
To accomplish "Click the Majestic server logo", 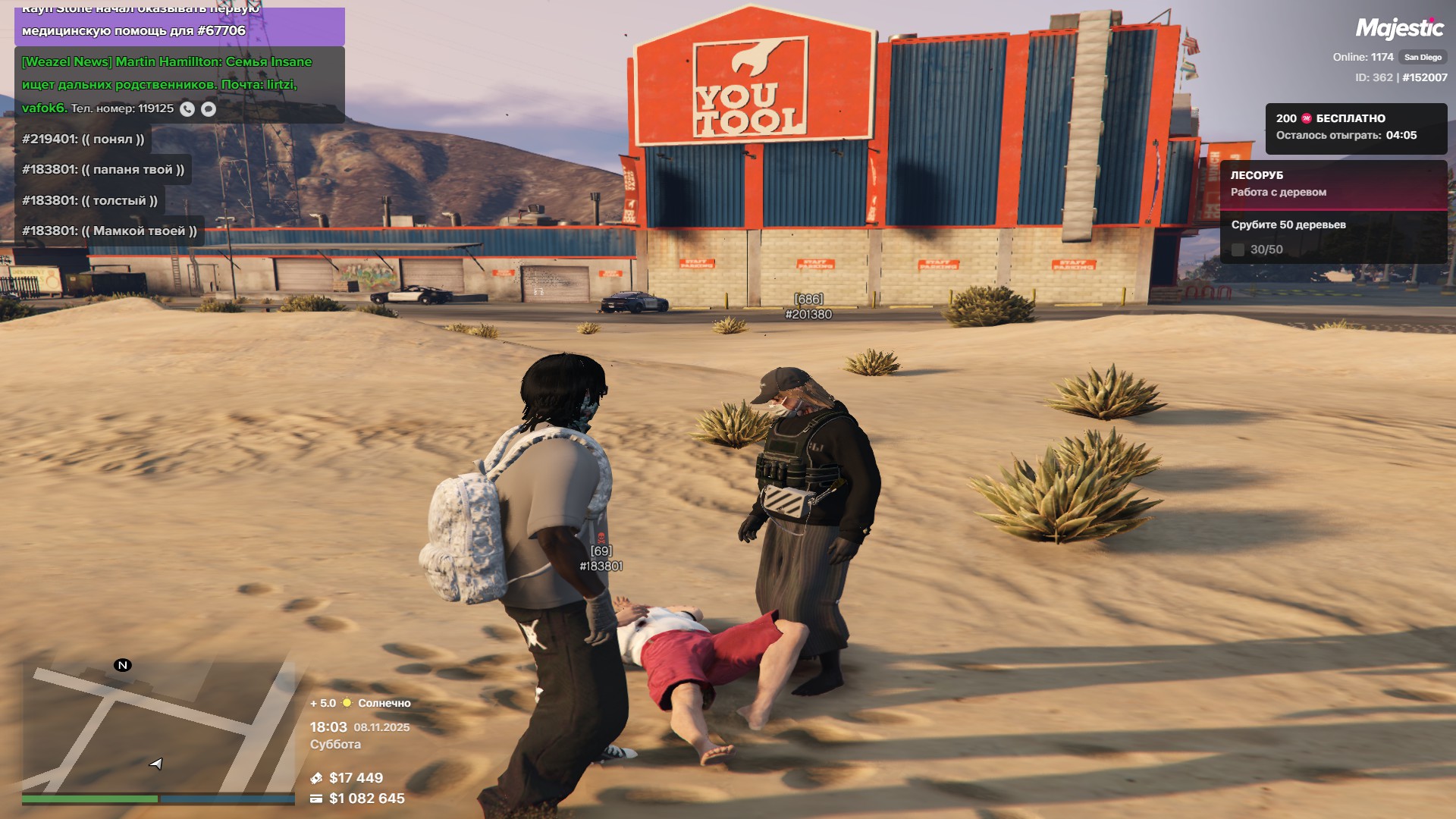I will pos(1399,29).
